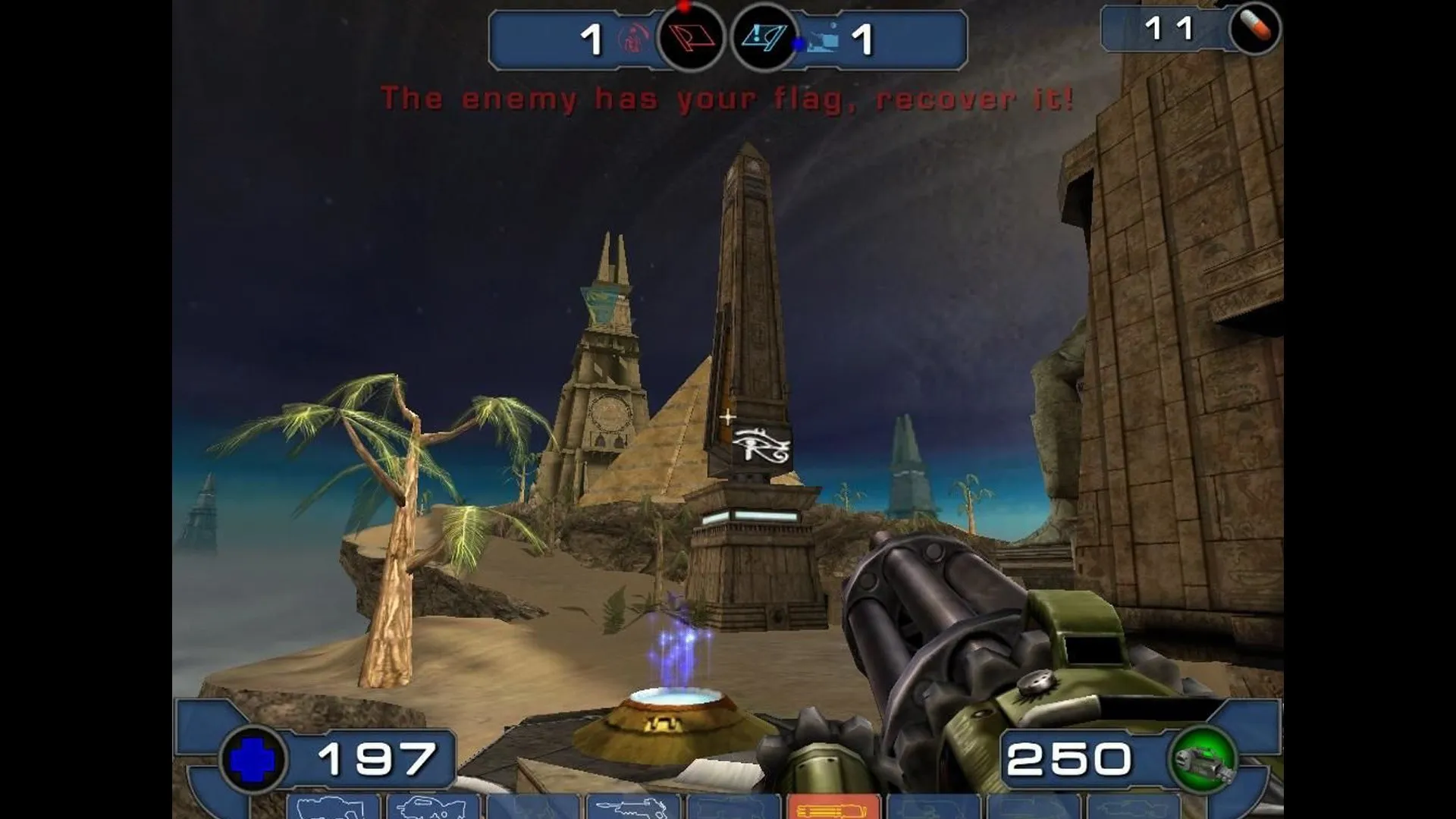Click the red team flag icon
The image size is (1456, 819).
click(x=690, y=38)
